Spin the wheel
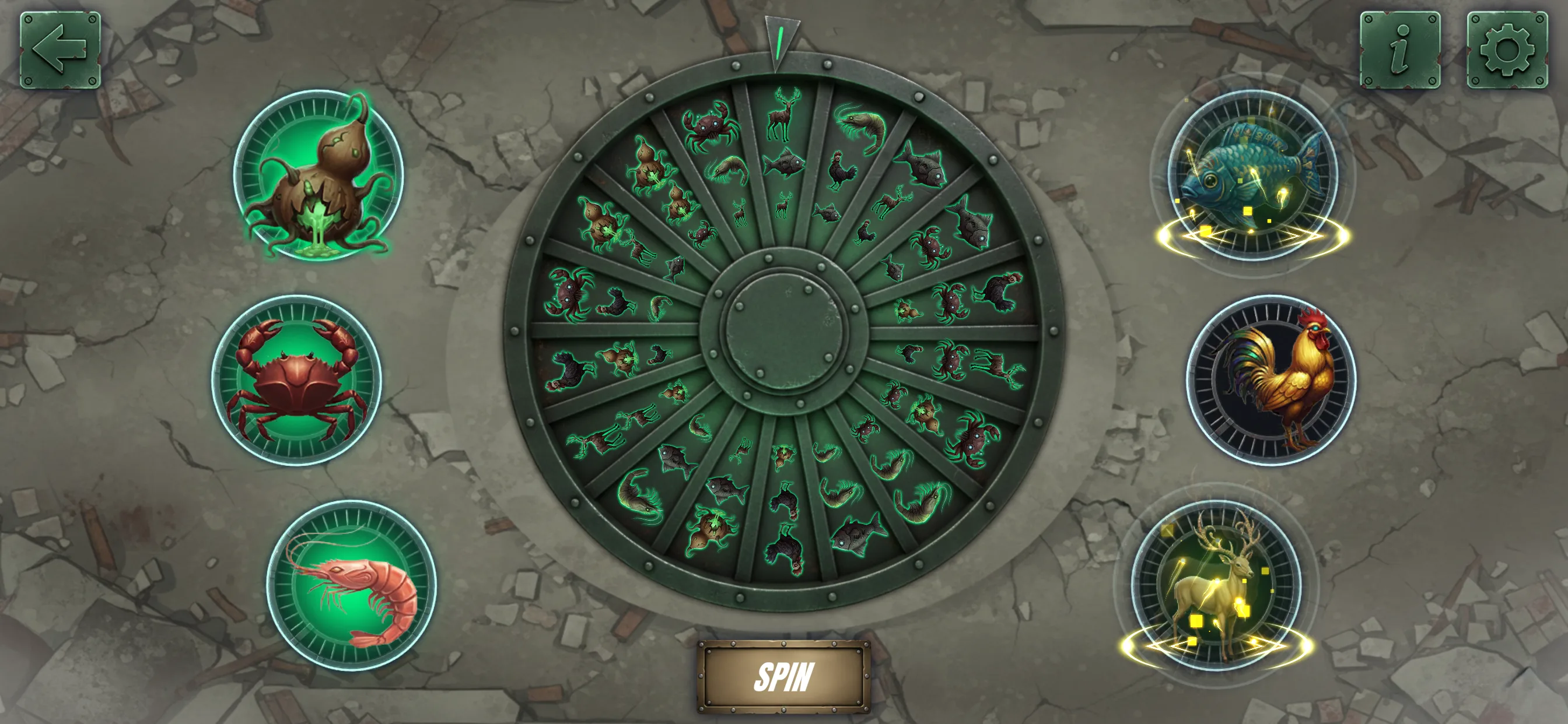The image size is (1568, 724). pyautogui.click(x=783, y=676)
